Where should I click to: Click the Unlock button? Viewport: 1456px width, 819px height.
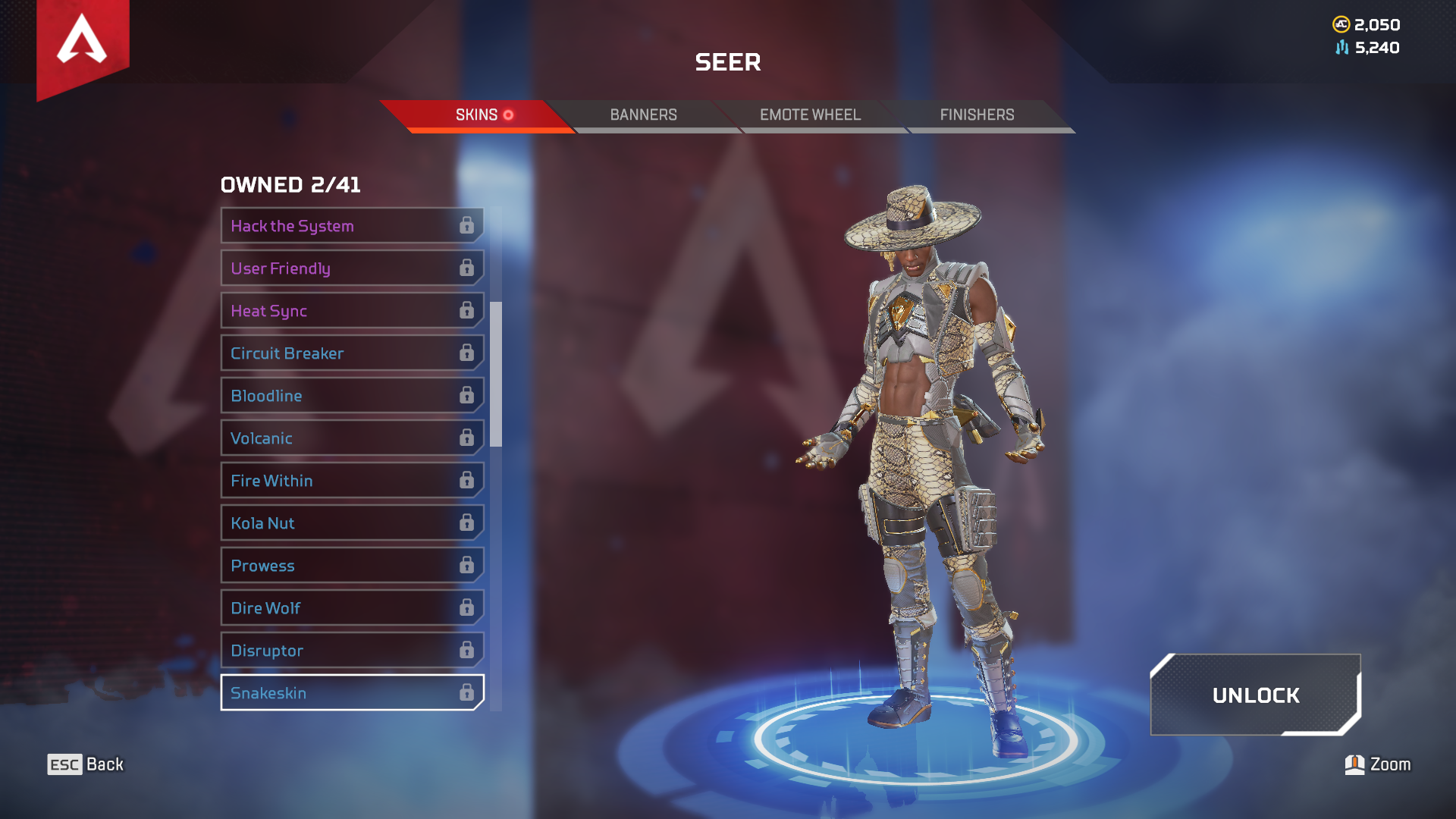point(1256,695)
